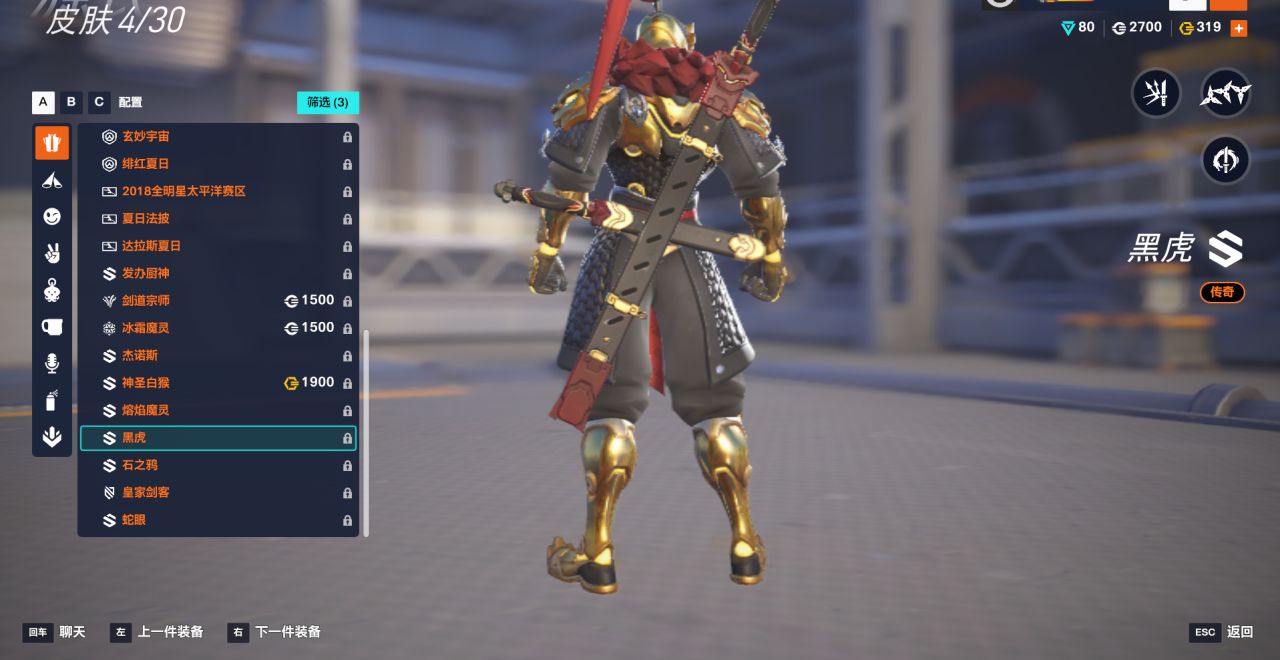Click the 杰诺斯 skin row
The height and width of the screenshot is (660, 1280).
pos(218,355)
